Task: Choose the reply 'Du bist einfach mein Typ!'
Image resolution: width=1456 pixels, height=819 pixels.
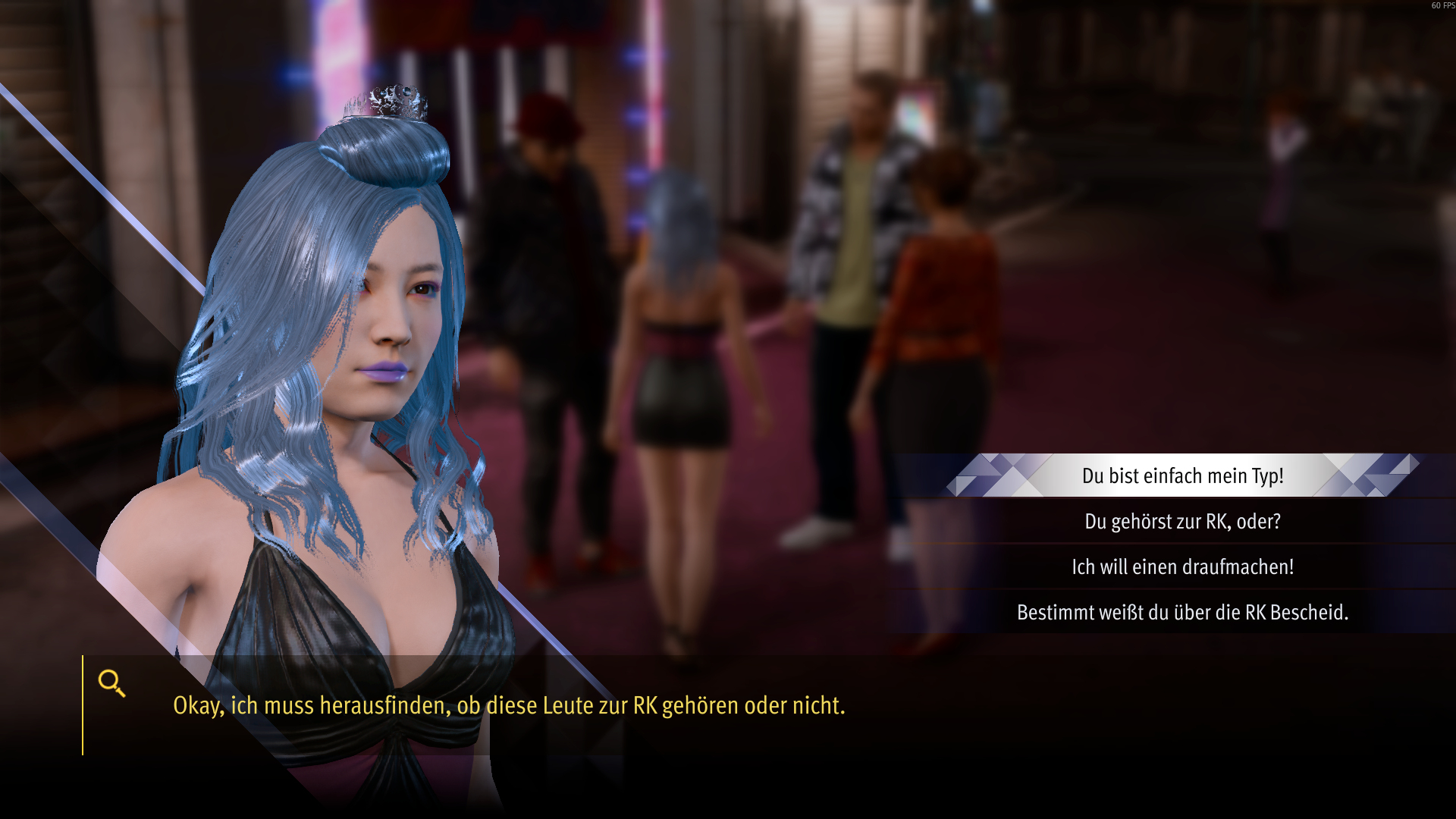Action: pos(1182,476)
